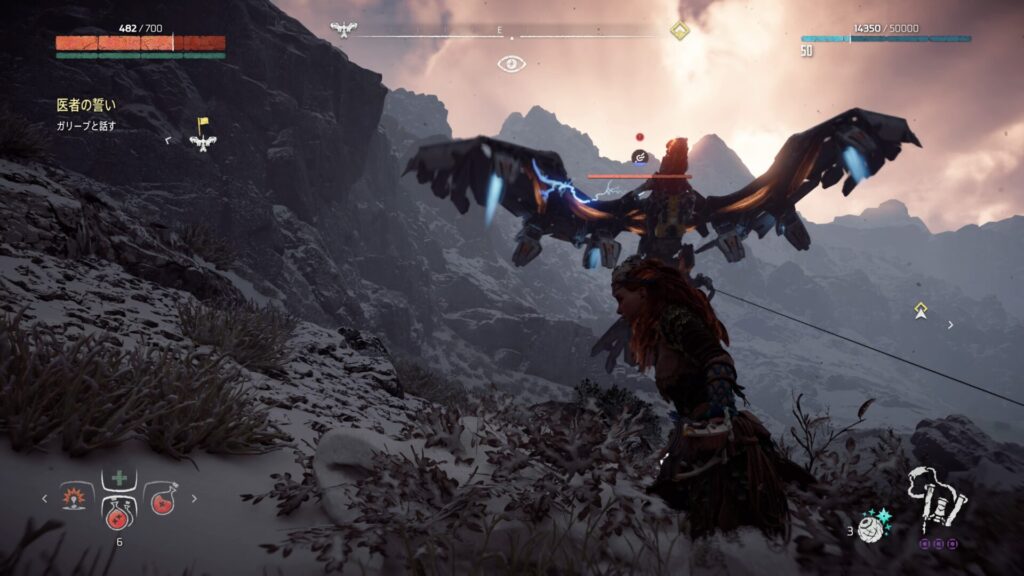Select the medicine pouch green cross slot
1024x576 pixels.
pos(119,478)
